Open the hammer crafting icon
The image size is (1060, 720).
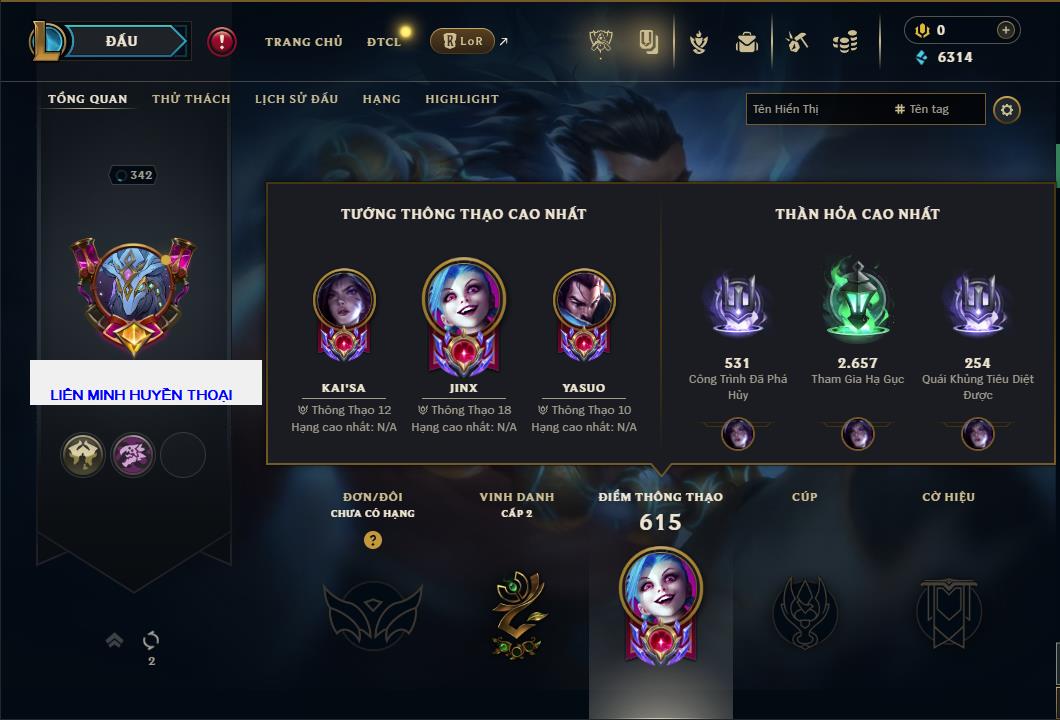point(797,42)
